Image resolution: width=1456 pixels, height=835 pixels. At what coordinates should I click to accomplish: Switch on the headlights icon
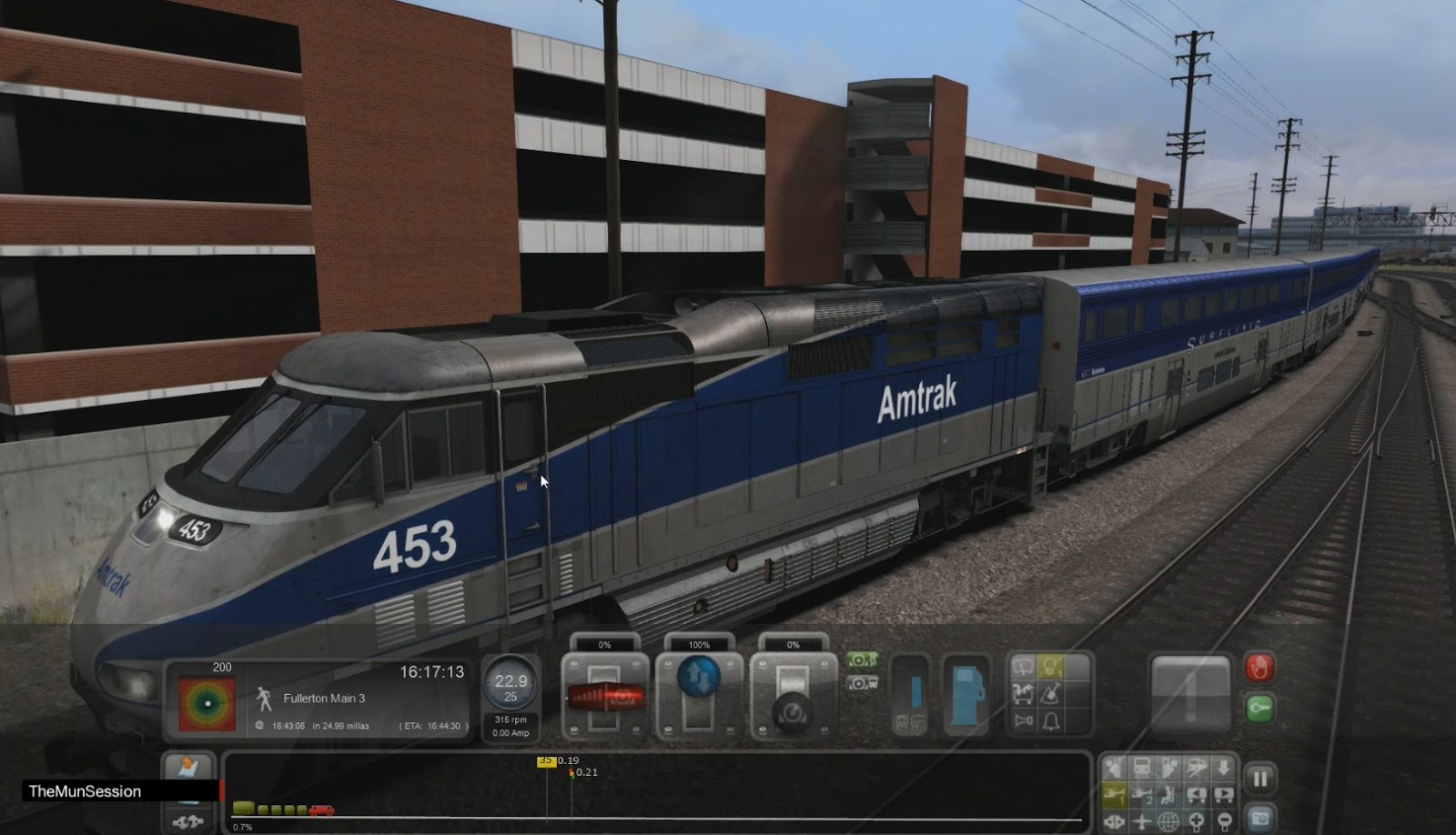(x=1051, y=665)
